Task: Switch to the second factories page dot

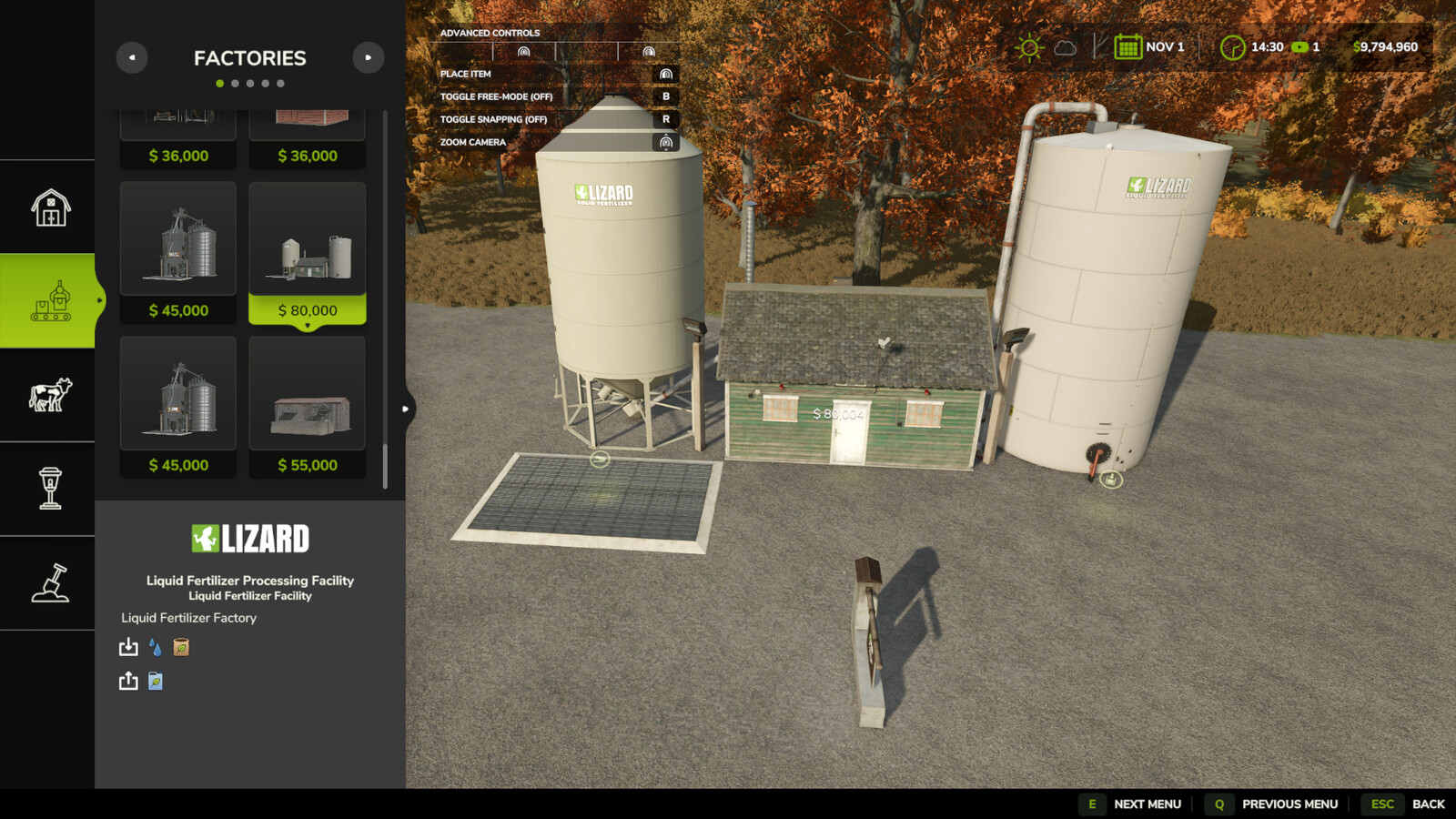Action: pyautogui.click(x=235, y=83)
